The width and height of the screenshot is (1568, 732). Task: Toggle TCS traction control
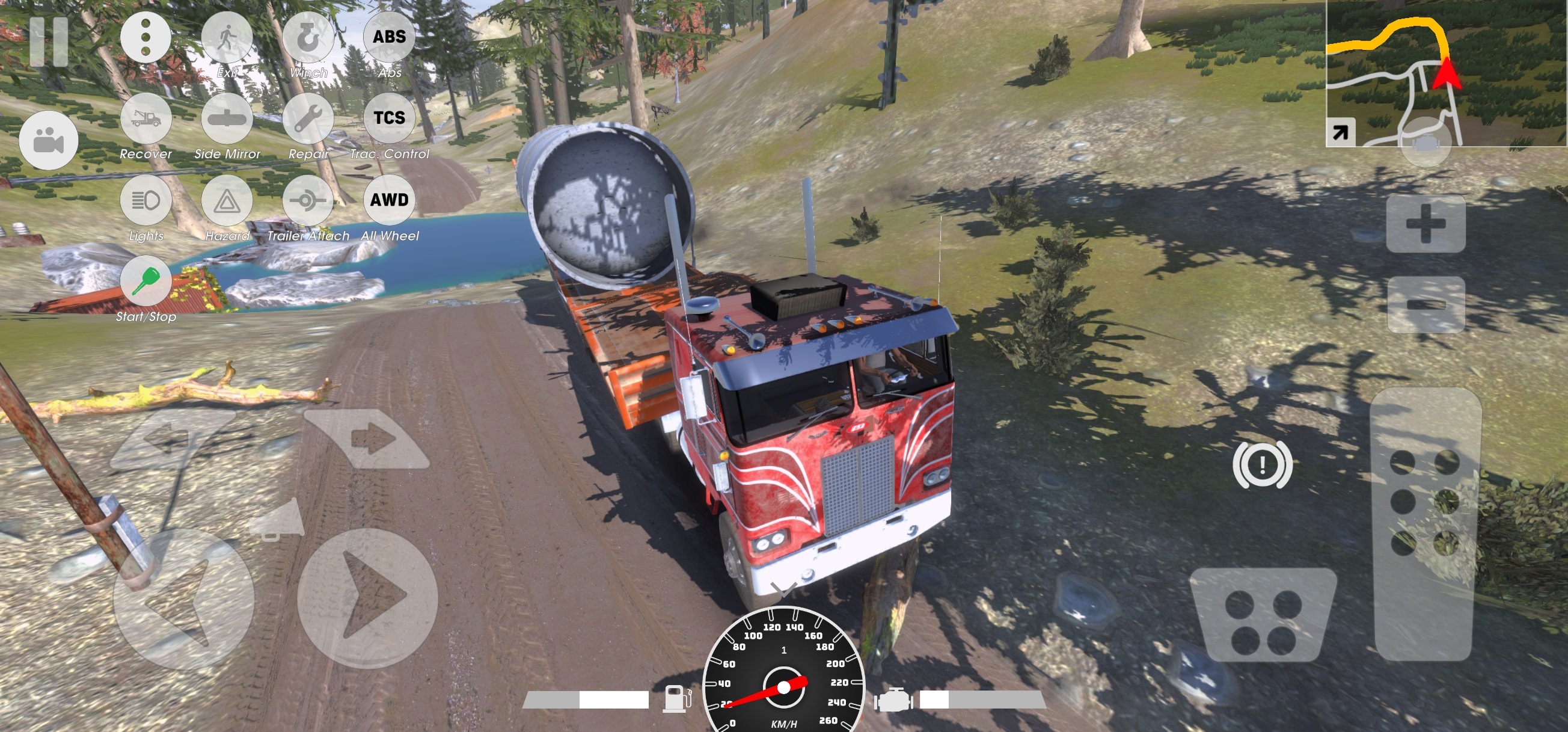coord(389,118)
